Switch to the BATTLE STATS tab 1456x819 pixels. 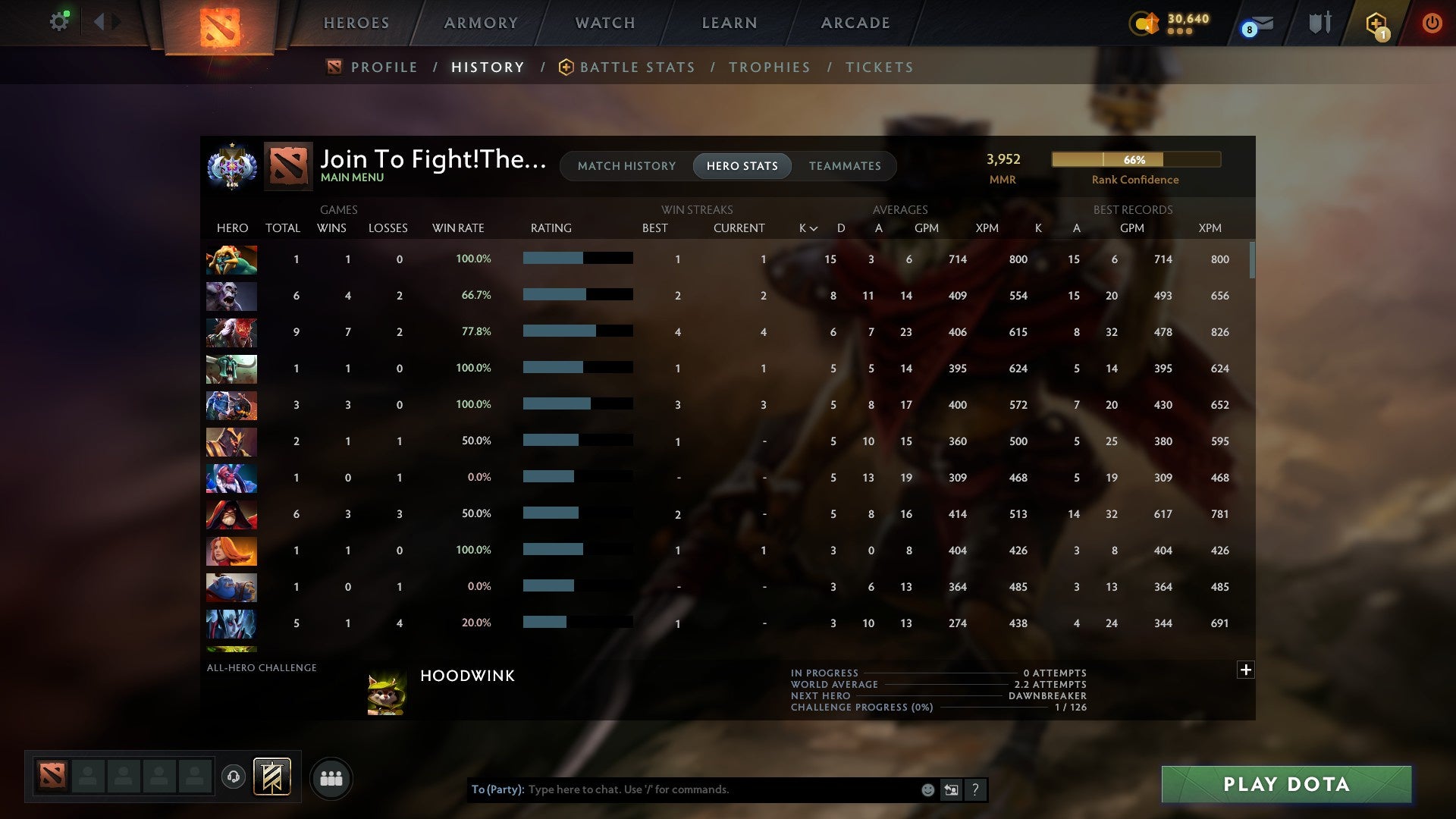[637, 67]
